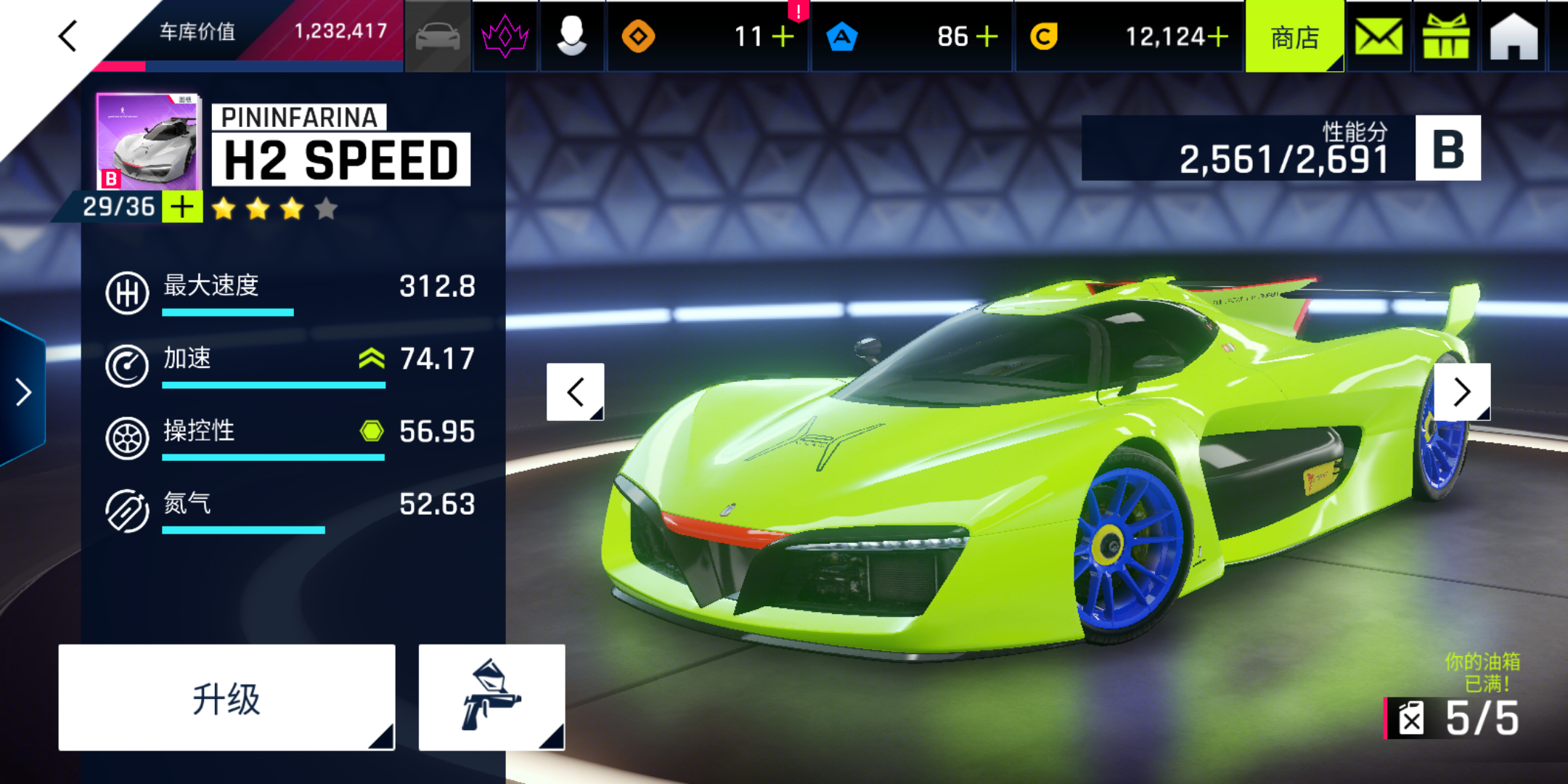This screenshot has height=784, width=1568.
Task: Expand the left side panel arrow
Action: tap(23, 392)
